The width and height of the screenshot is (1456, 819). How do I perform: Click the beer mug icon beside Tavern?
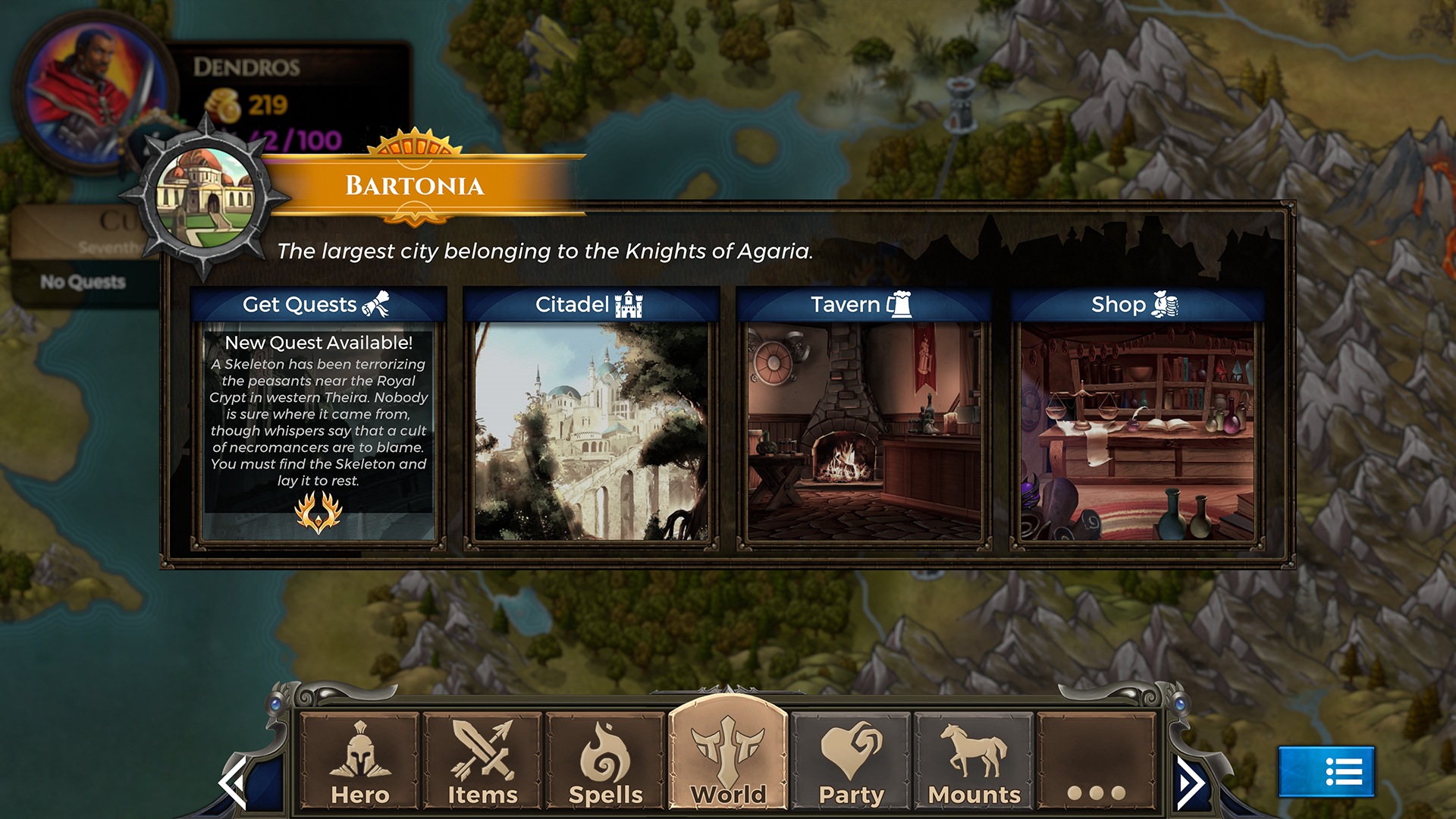[899, 303]
